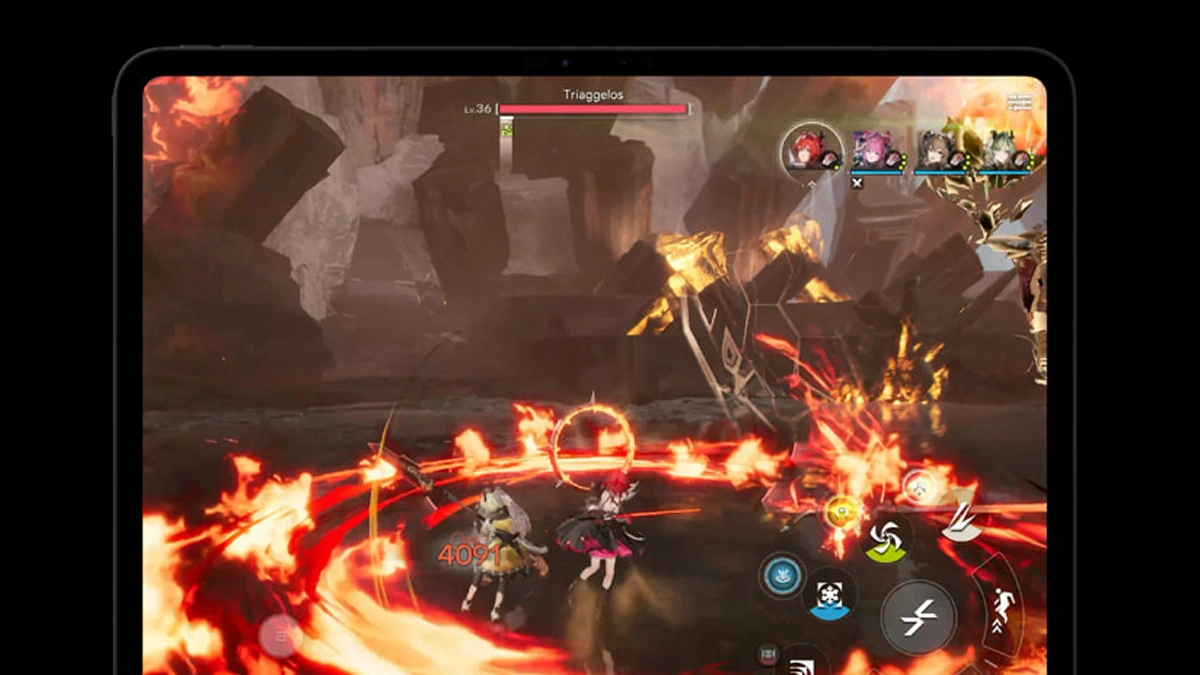Tap the basic attack button
Viewport: 1200px width, 675px height.
pyautogui.click(x=917, y=618)
